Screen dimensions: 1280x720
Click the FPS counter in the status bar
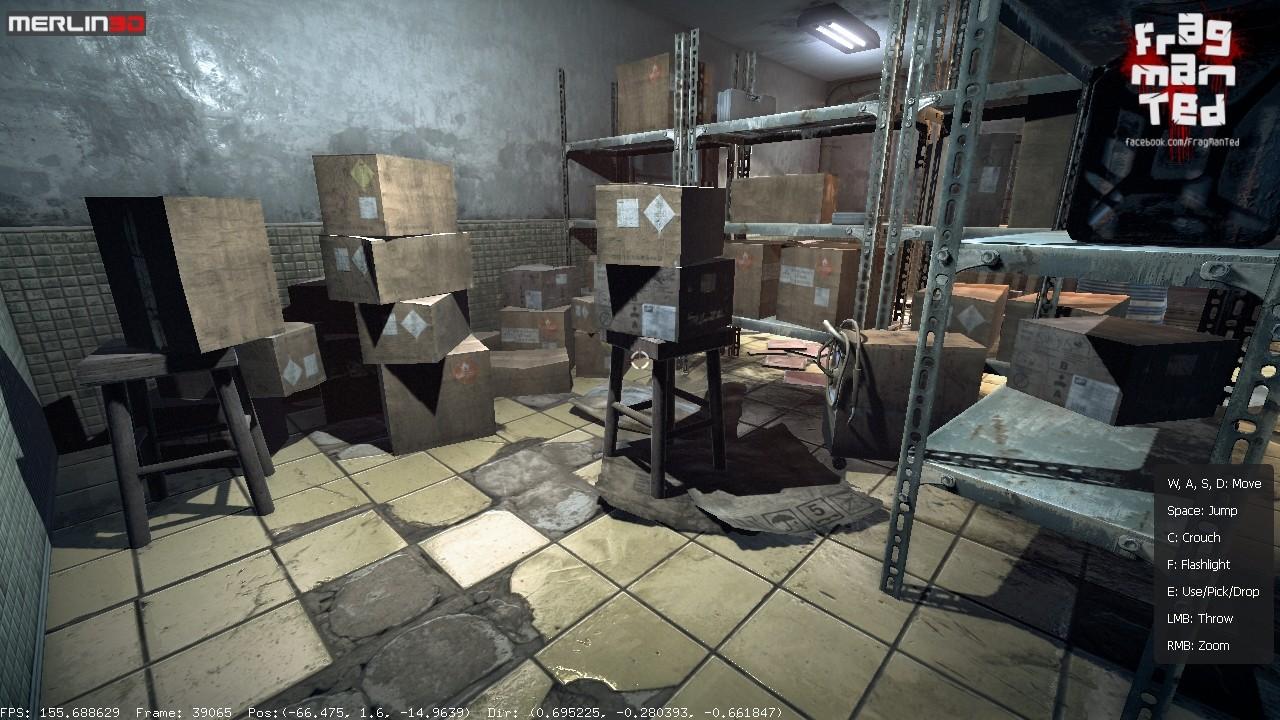(60, 713)
